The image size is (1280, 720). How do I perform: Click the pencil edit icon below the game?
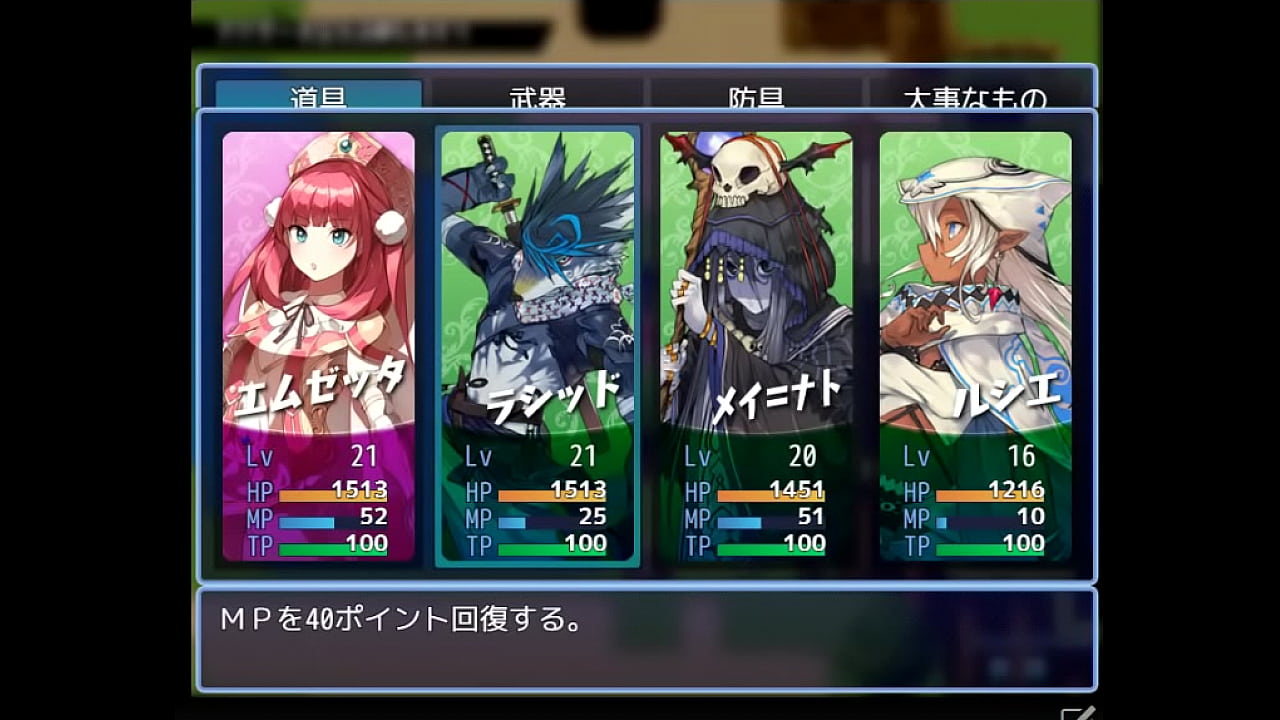point(1077,713)
